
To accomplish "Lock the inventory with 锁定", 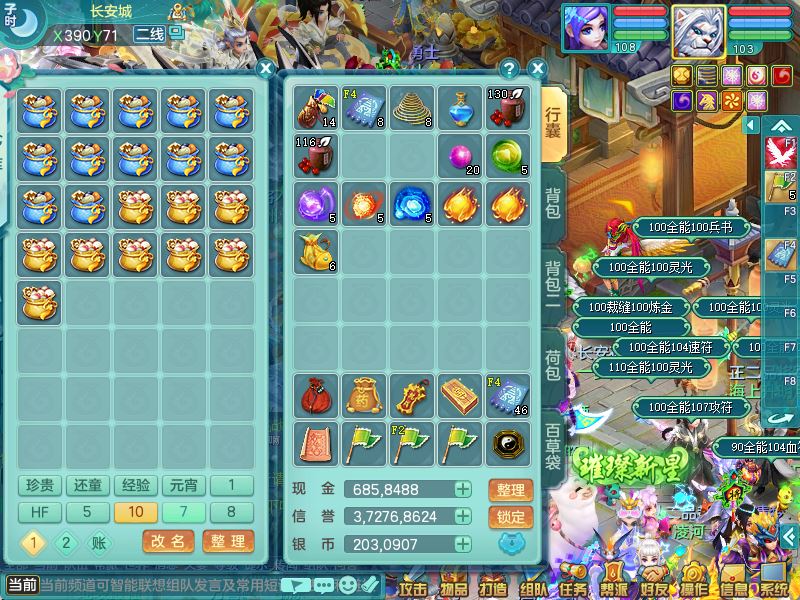I will click(x=510, y=517).
